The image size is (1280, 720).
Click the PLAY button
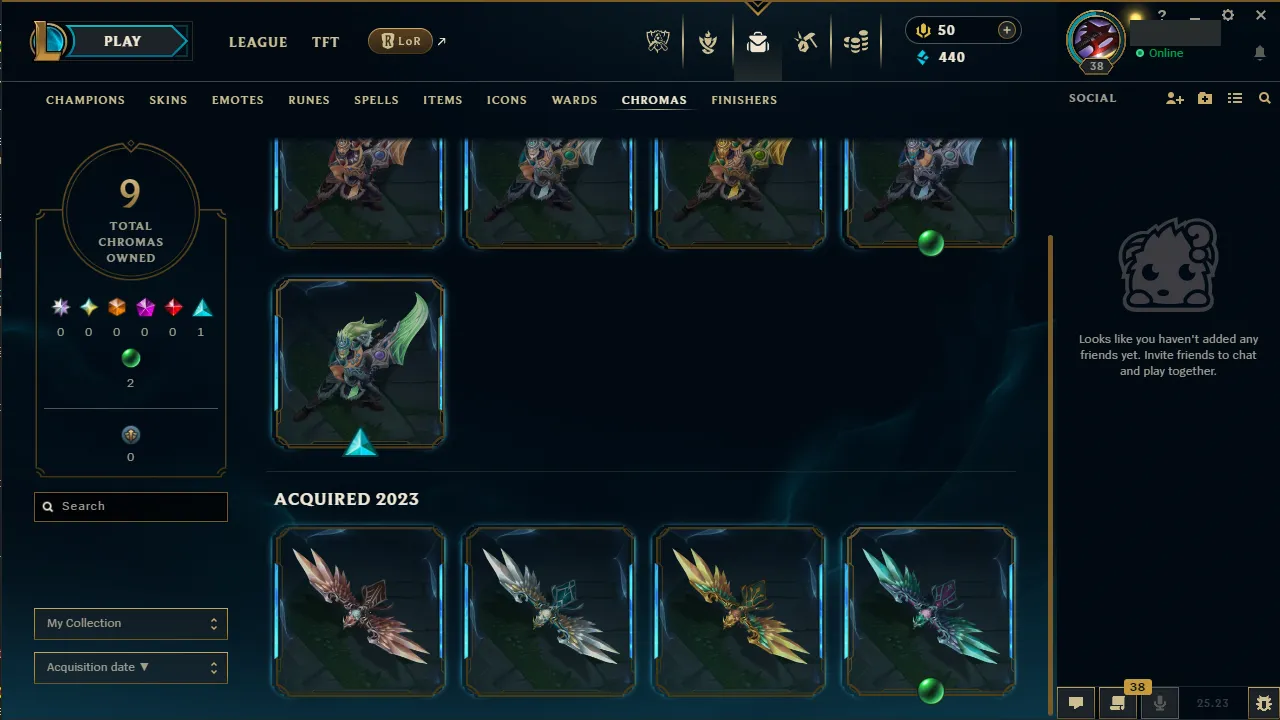tap(122, 41)
